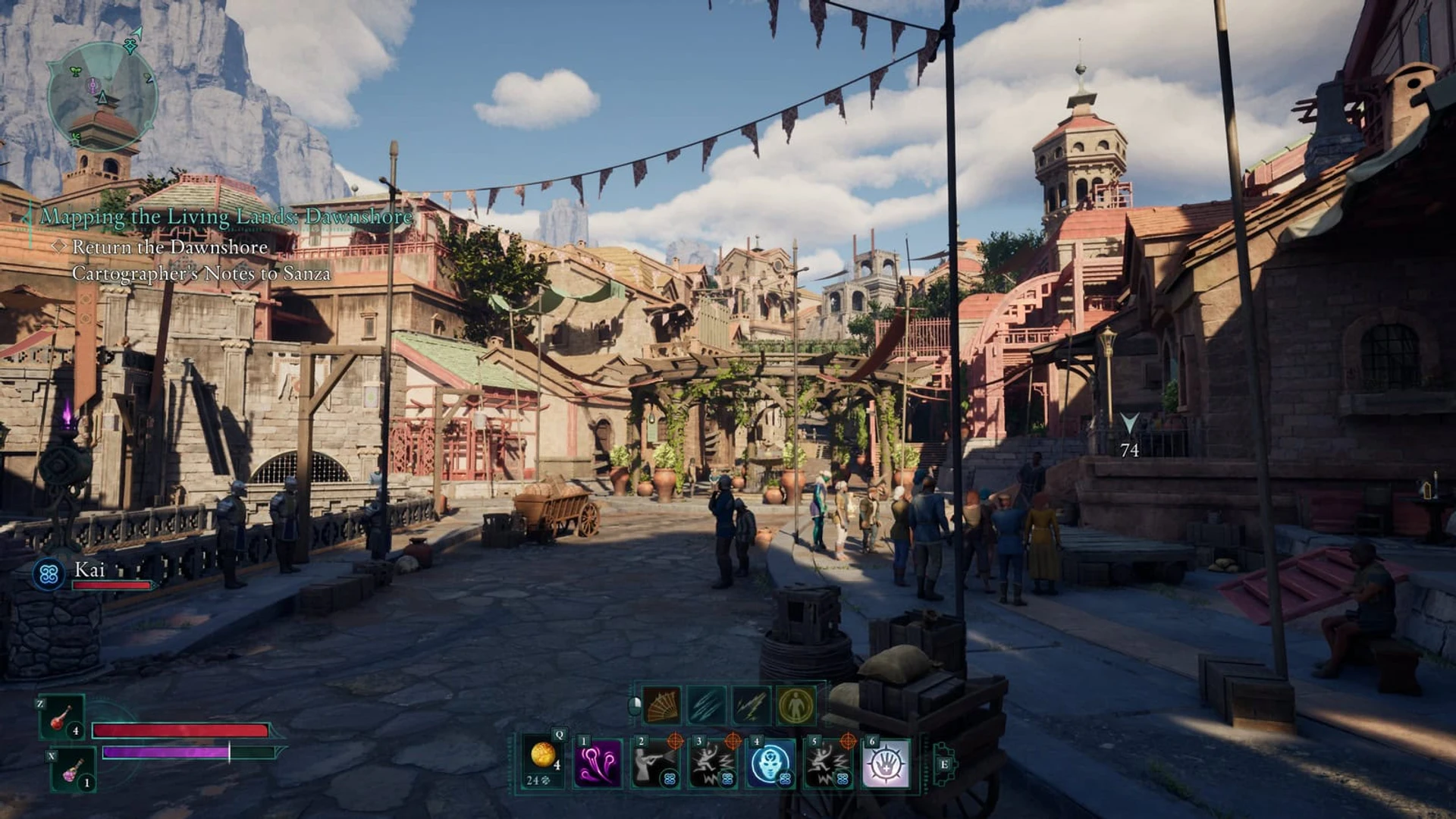The height and width of the screenshot is (819, 1456).
Task: Activate the purple magic missiles ability
Action: pyautogui.click(x=598, y=764)
